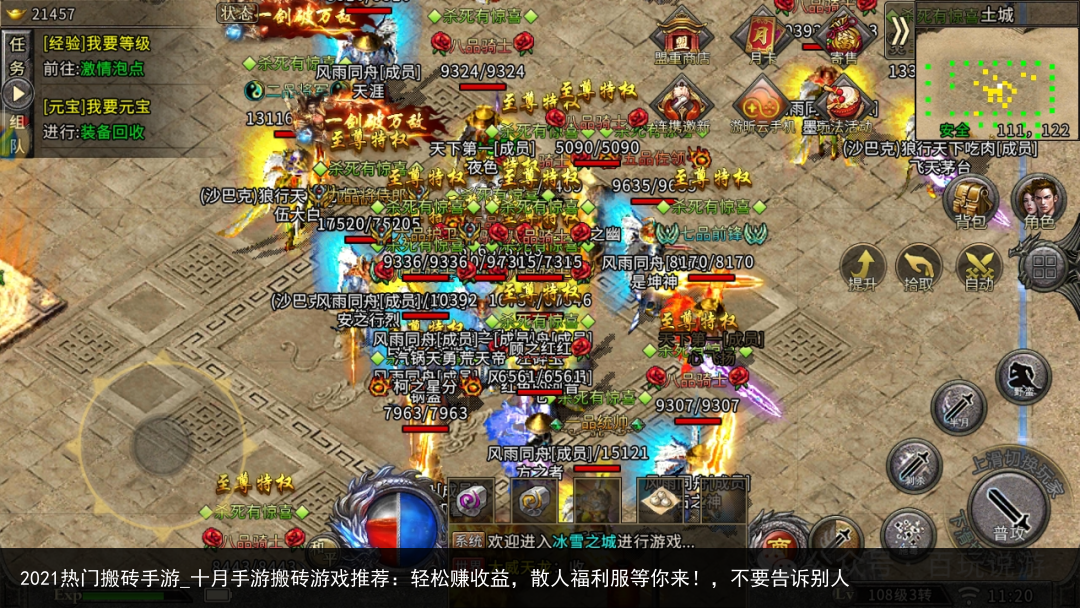
Task: Collapse the top icons with the double-arrow
Action: click(x=900, y=30)
